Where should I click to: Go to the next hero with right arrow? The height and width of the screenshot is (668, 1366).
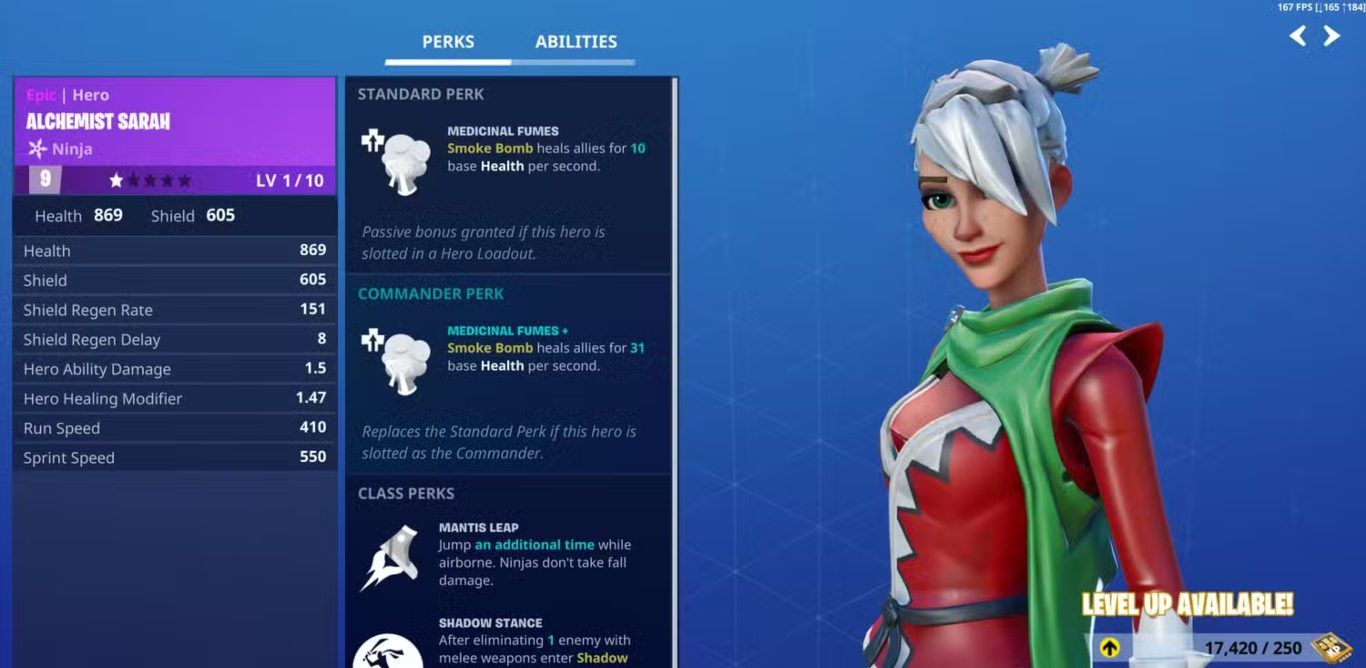tap(1332, 37)
